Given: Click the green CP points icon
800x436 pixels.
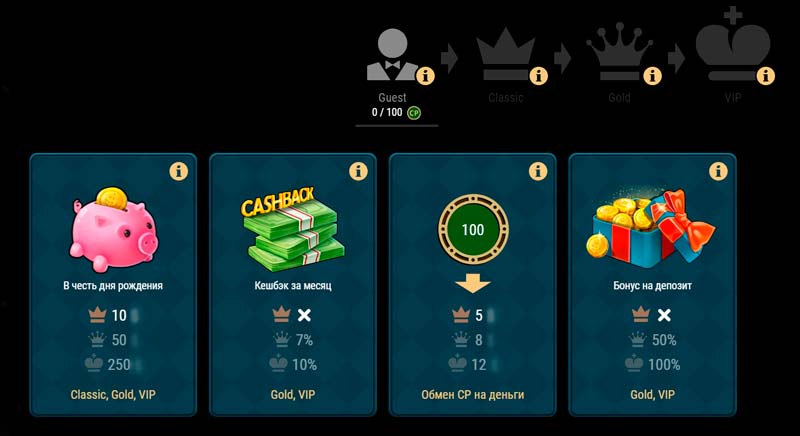Looking at the screenshot, I should 413,113.
